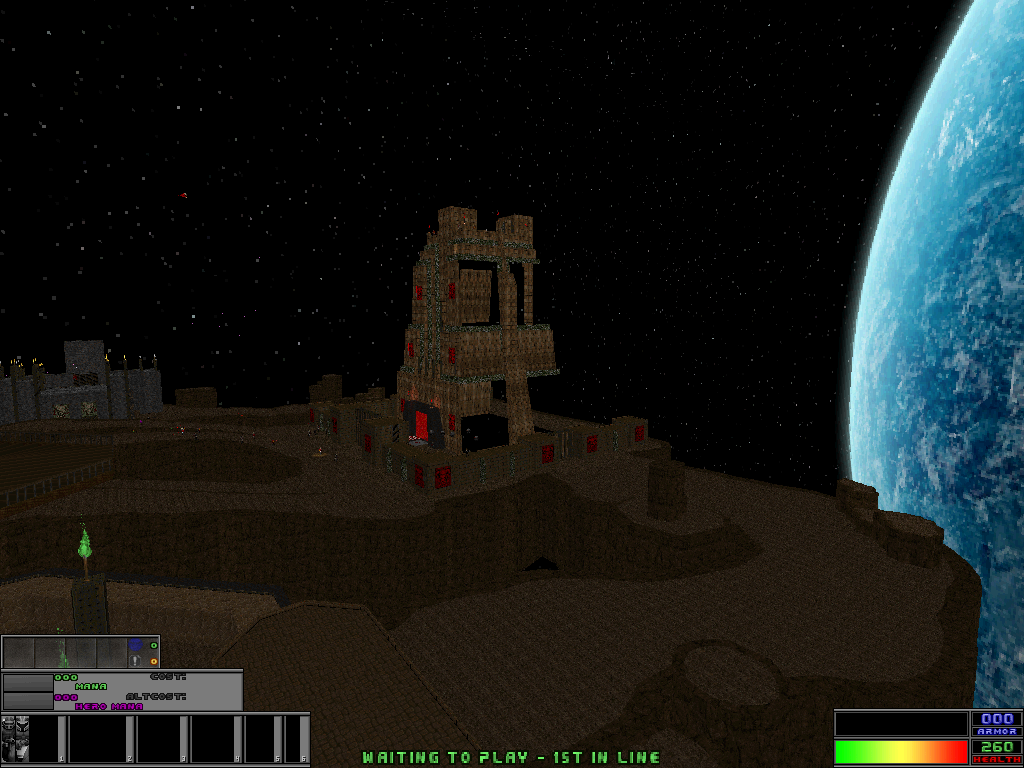This screenshot has width=1024, height=768.
Task: Click the blue sphere icon in the HUD
Action: pos(135,646)
